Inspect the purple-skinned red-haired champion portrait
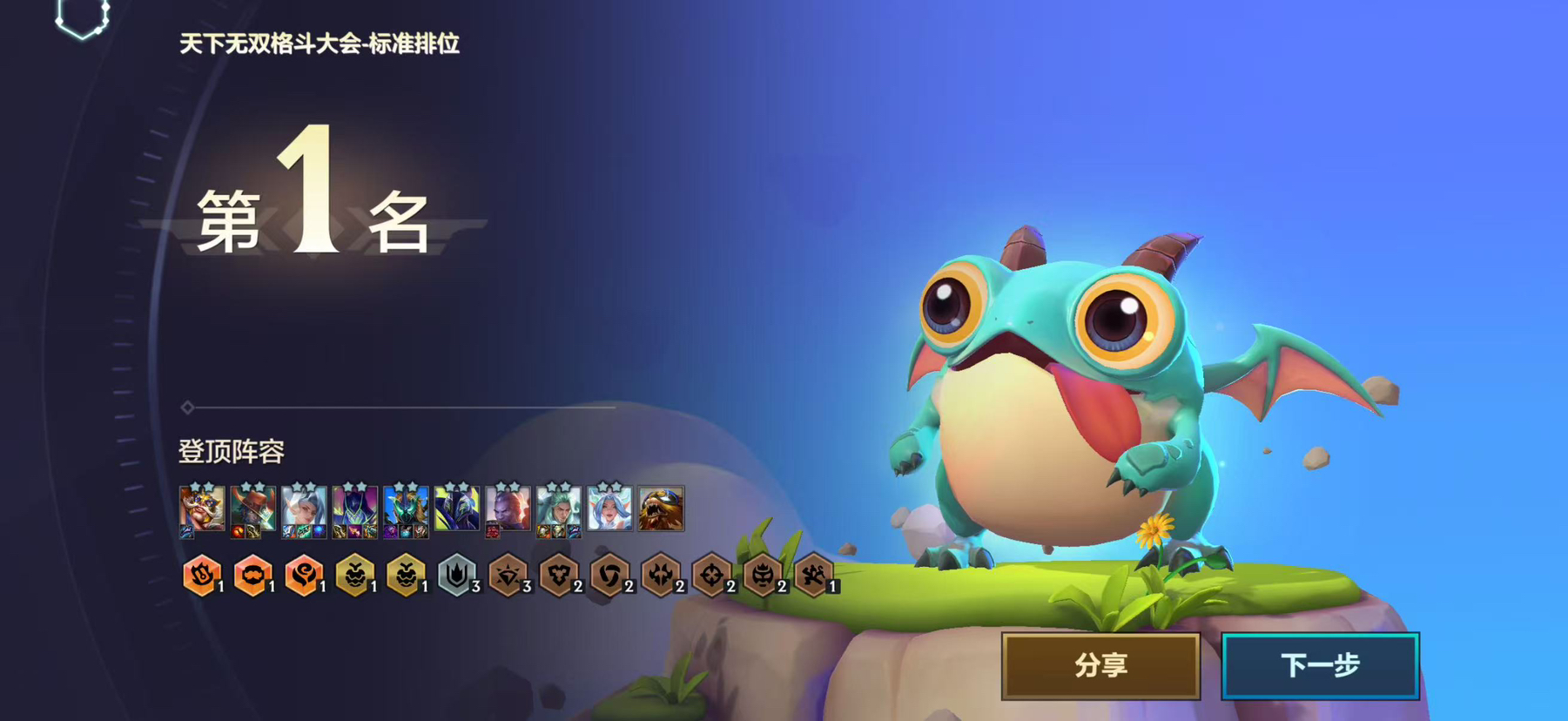Image resolution: width=1568 pixels, height=721 pixels. pos(508,509)
